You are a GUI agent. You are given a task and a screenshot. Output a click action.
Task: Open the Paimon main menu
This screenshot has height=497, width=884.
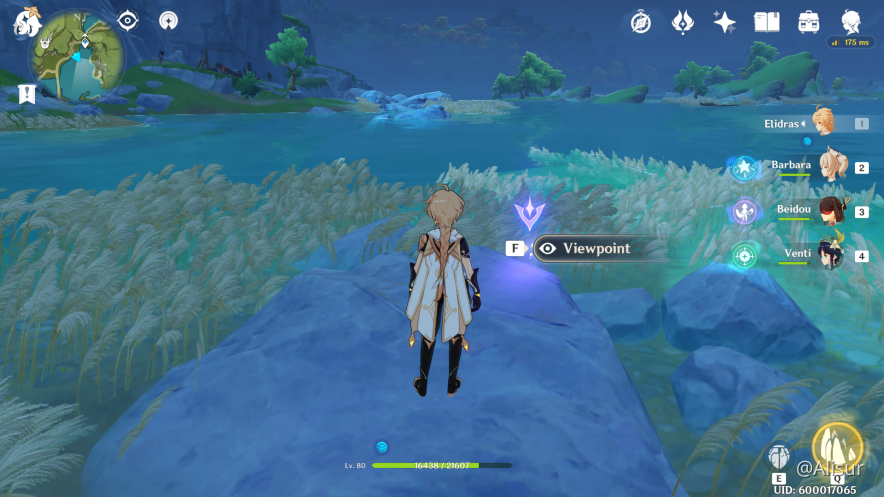pos(25,22)
